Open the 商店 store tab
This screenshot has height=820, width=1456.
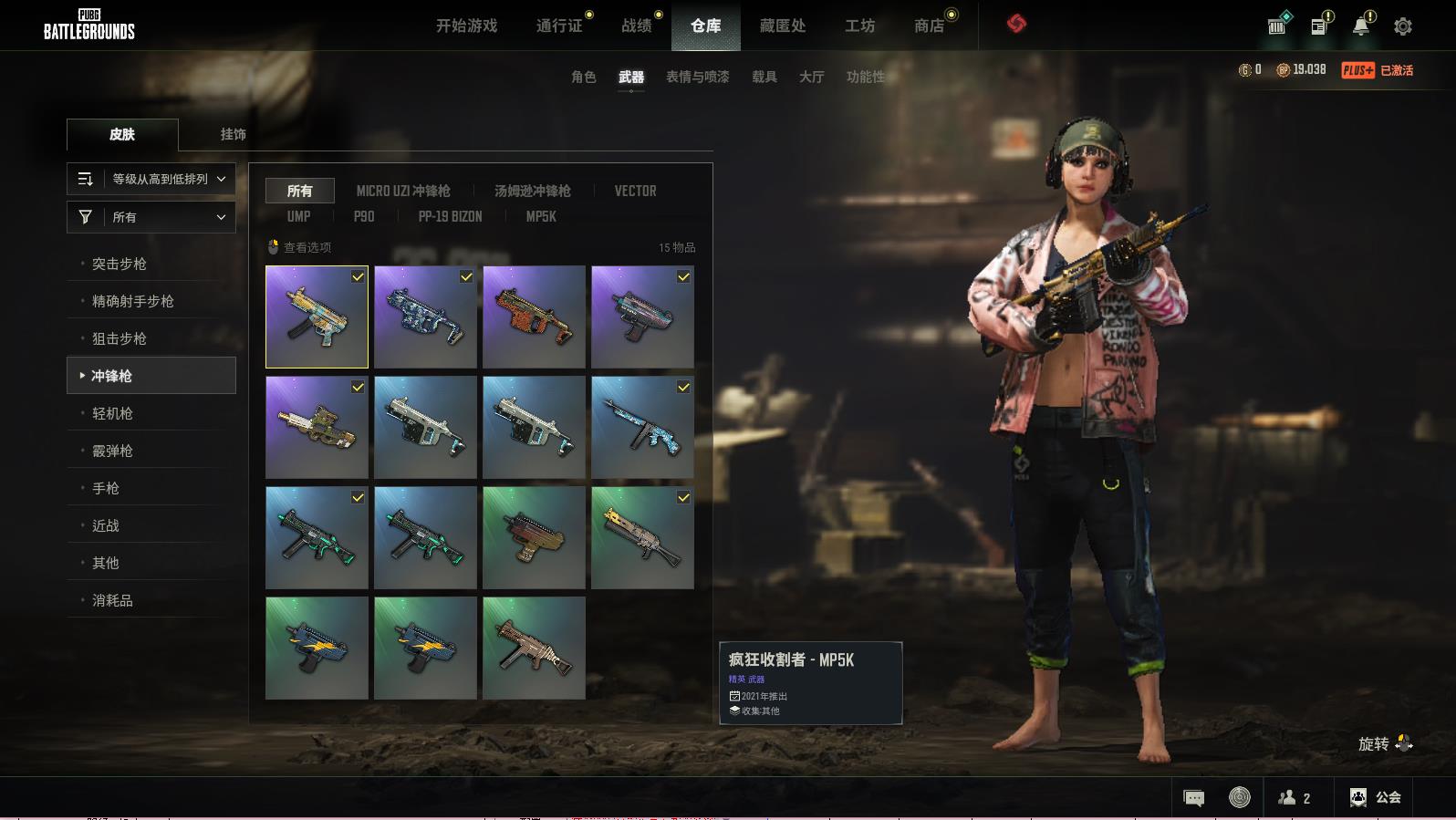pyautogui.click(x=929, y=26)
